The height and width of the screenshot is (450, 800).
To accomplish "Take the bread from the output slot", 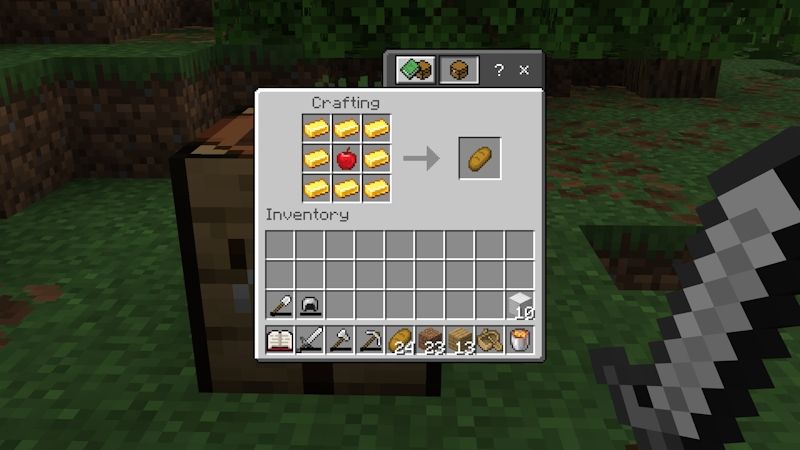I will 479,158.
